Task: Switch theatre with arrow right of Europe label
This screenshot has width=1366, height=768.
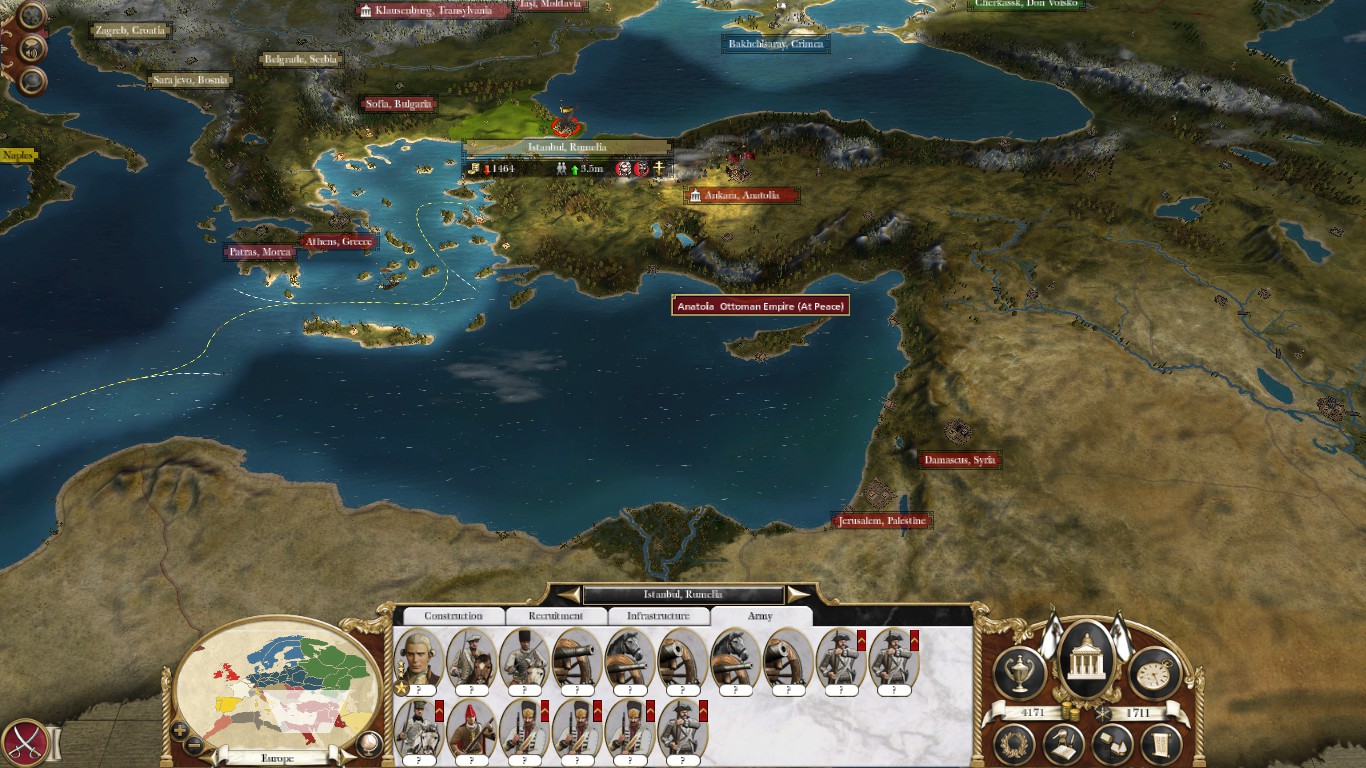Action: 346,757
